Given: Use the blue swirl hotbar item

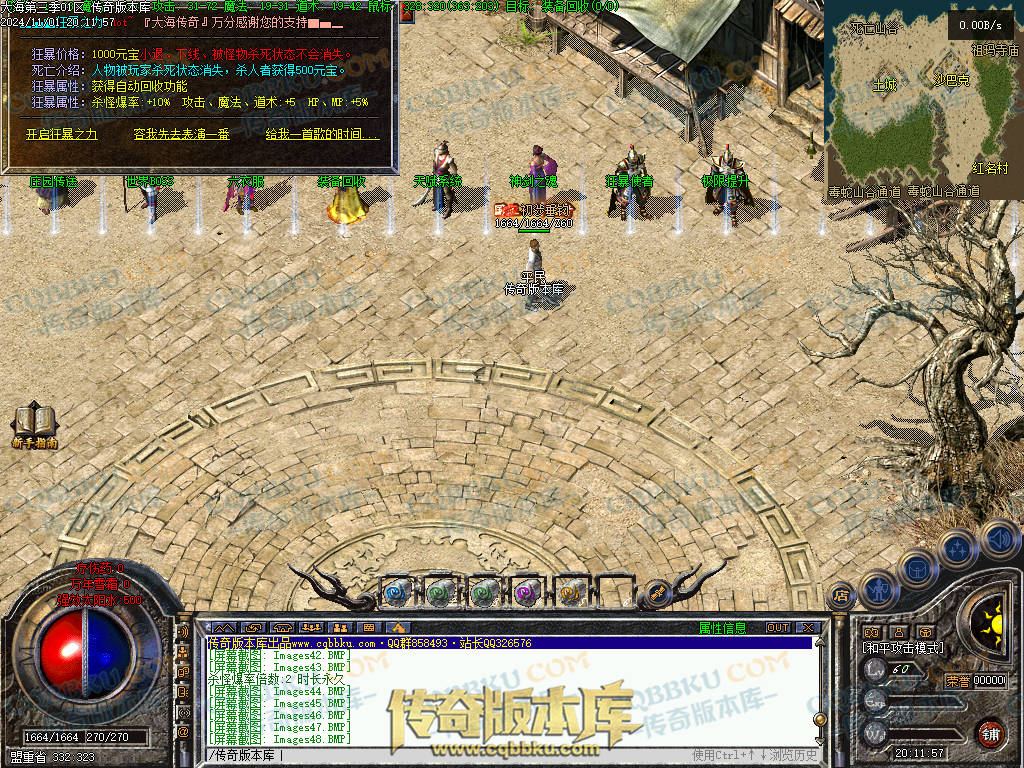Looking at the screenshot, I should (x=395, y=591).
